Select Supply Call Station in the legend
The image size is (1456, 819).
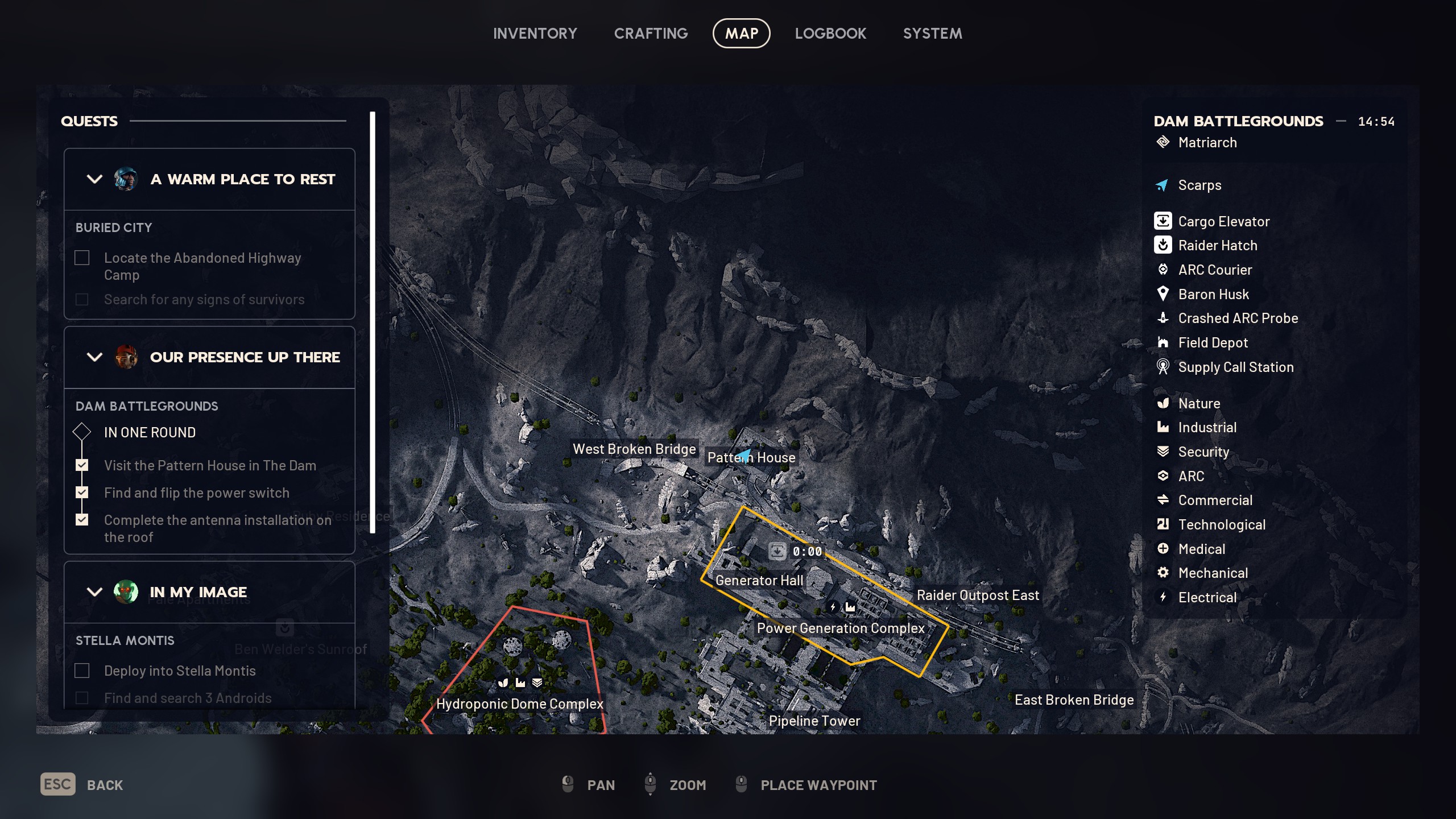click(x=1235, y=367)
